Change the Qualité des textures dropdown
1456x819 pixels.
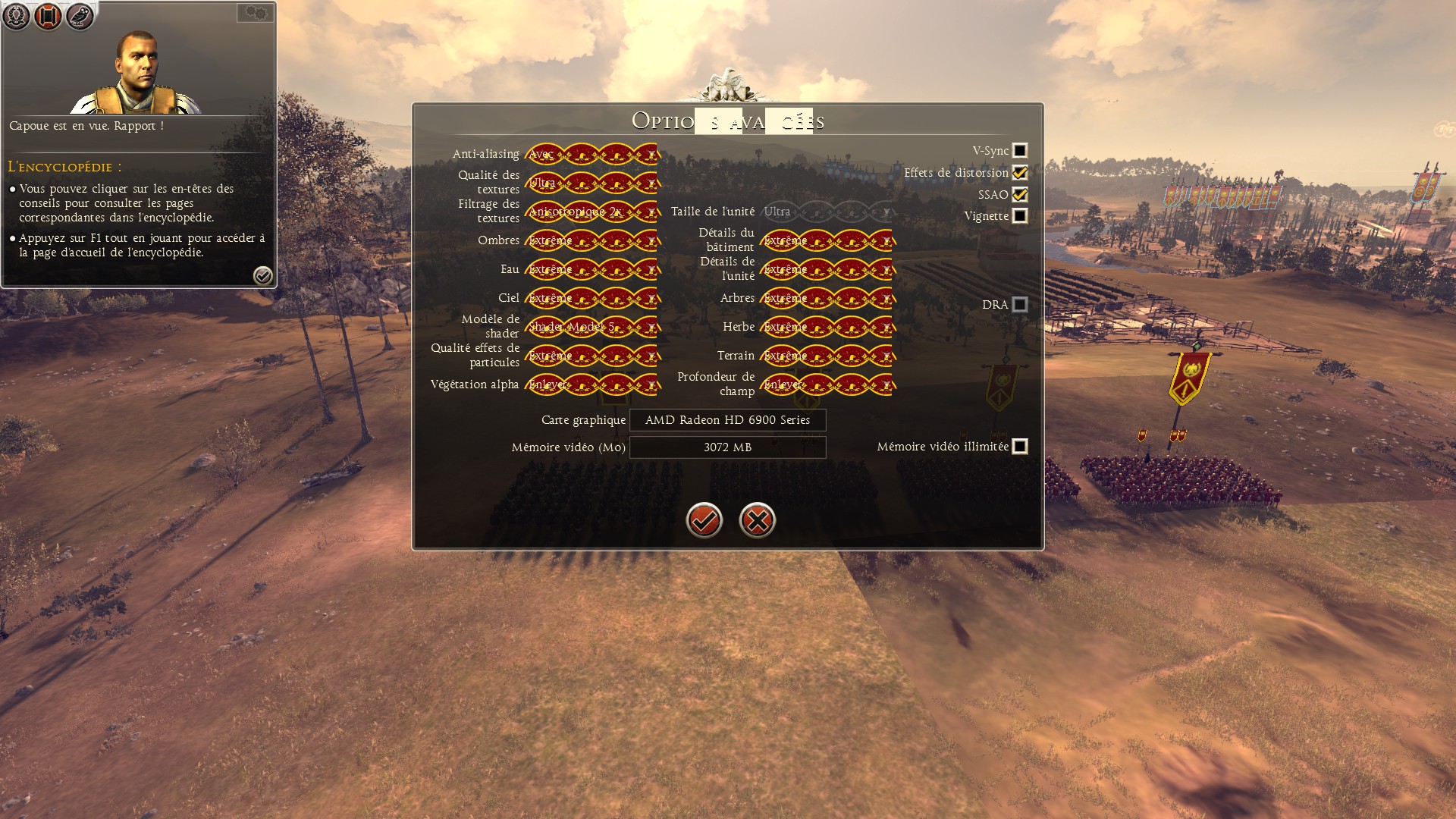click(591, 183)
